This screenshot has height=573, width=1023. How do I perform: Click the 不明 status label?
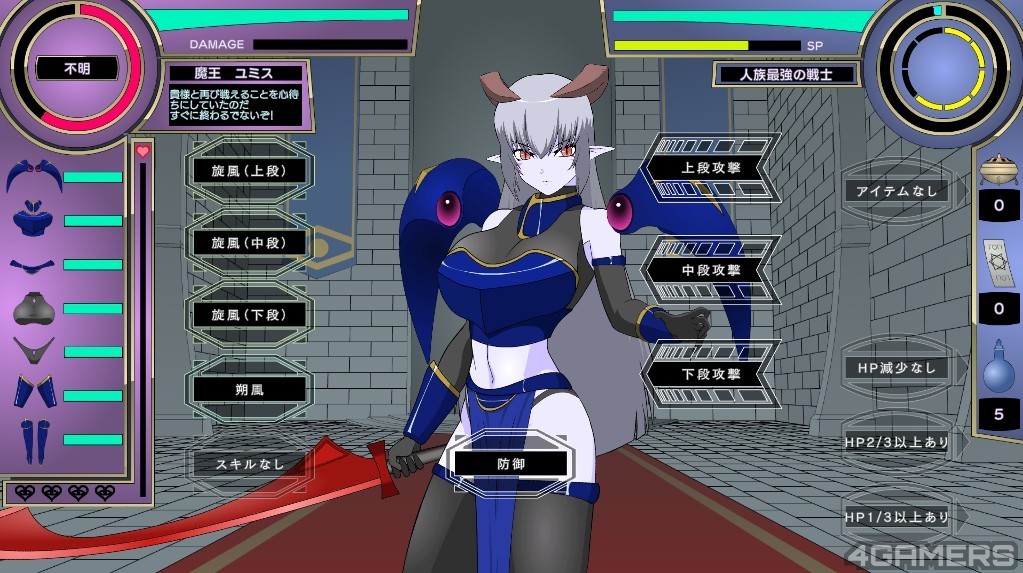(77, 70)
